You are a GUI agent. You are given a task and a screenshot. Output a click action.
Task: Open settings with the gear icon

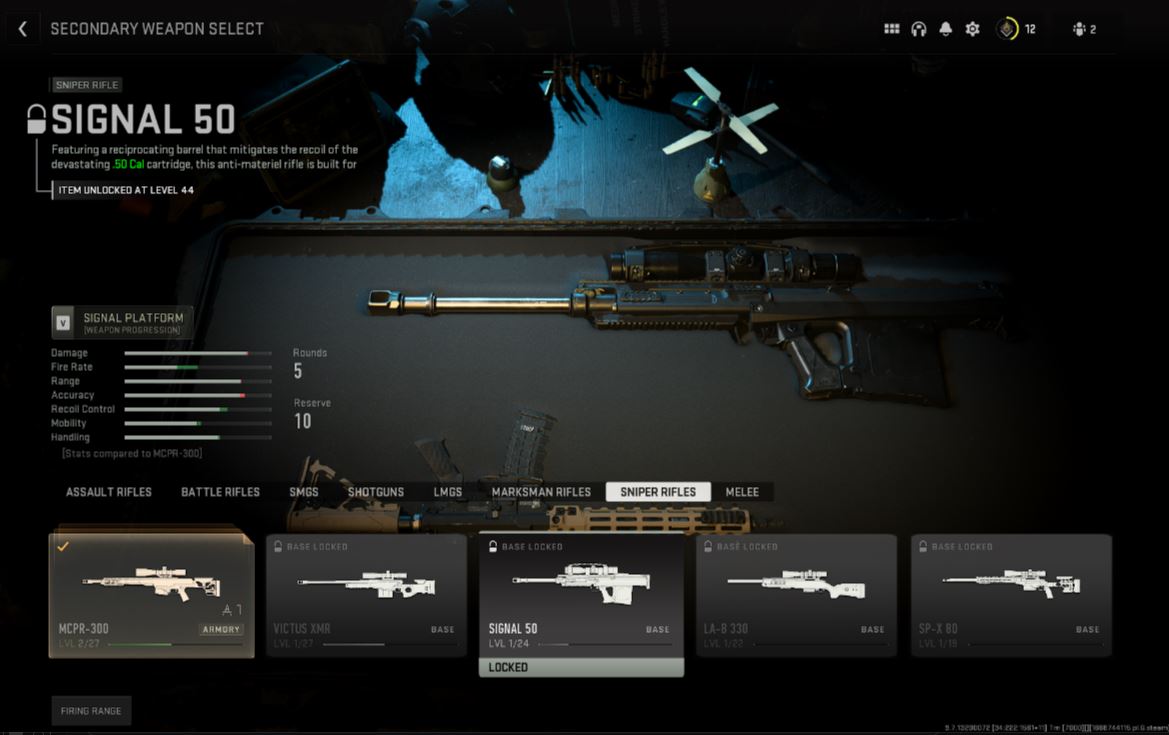point(972,29)
